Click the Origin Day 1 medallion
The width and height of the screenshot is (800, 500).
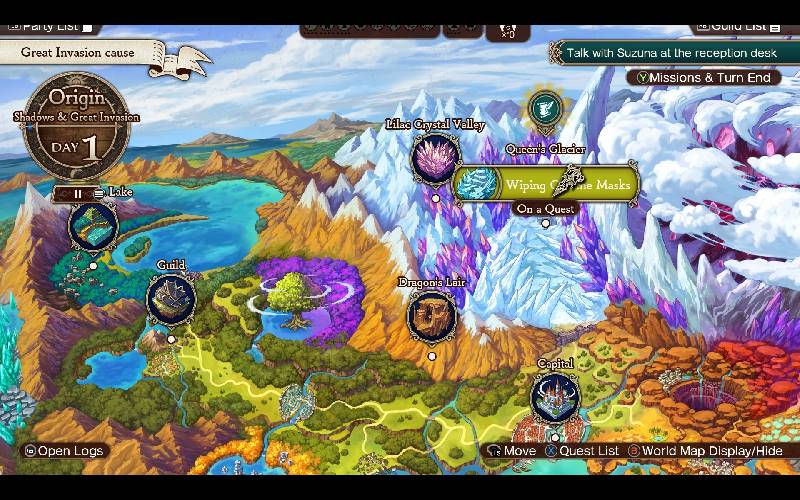(76, 125)
